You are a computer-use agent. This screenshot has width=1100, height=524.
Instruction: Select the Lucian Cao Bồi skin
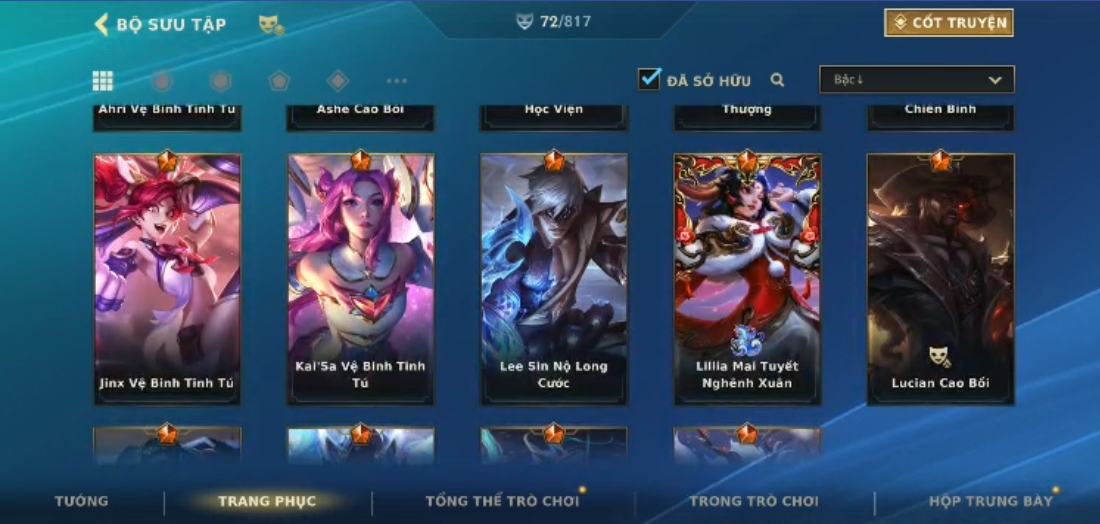pos(940,279)
